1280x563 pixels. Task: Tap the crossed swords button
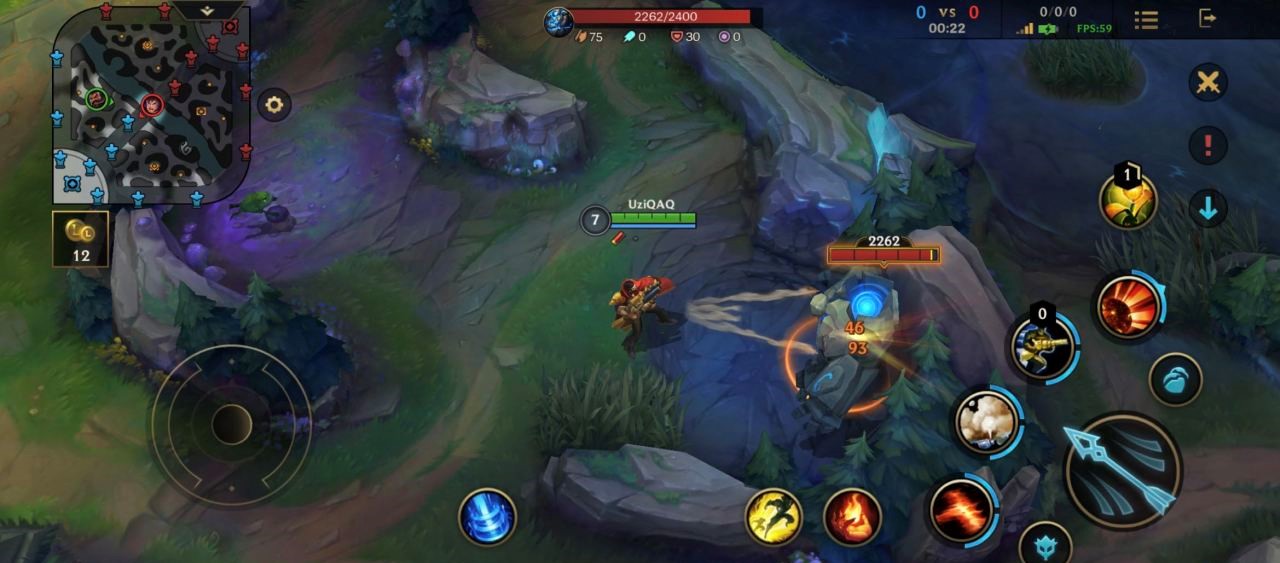[1208, 82]
